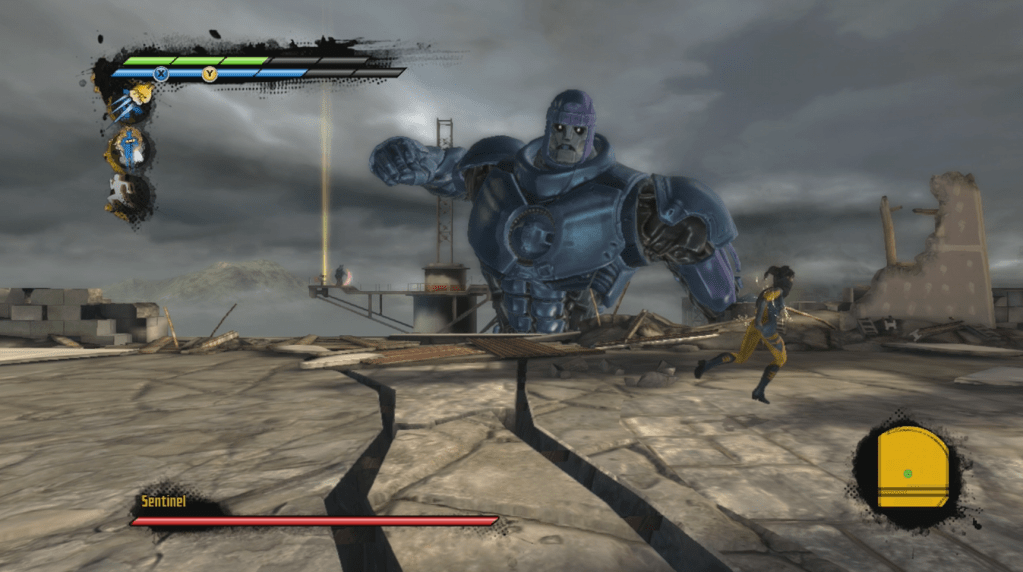Activate the blue standing figure power icon
The image size is (1023, 572).
pos(131,149)
